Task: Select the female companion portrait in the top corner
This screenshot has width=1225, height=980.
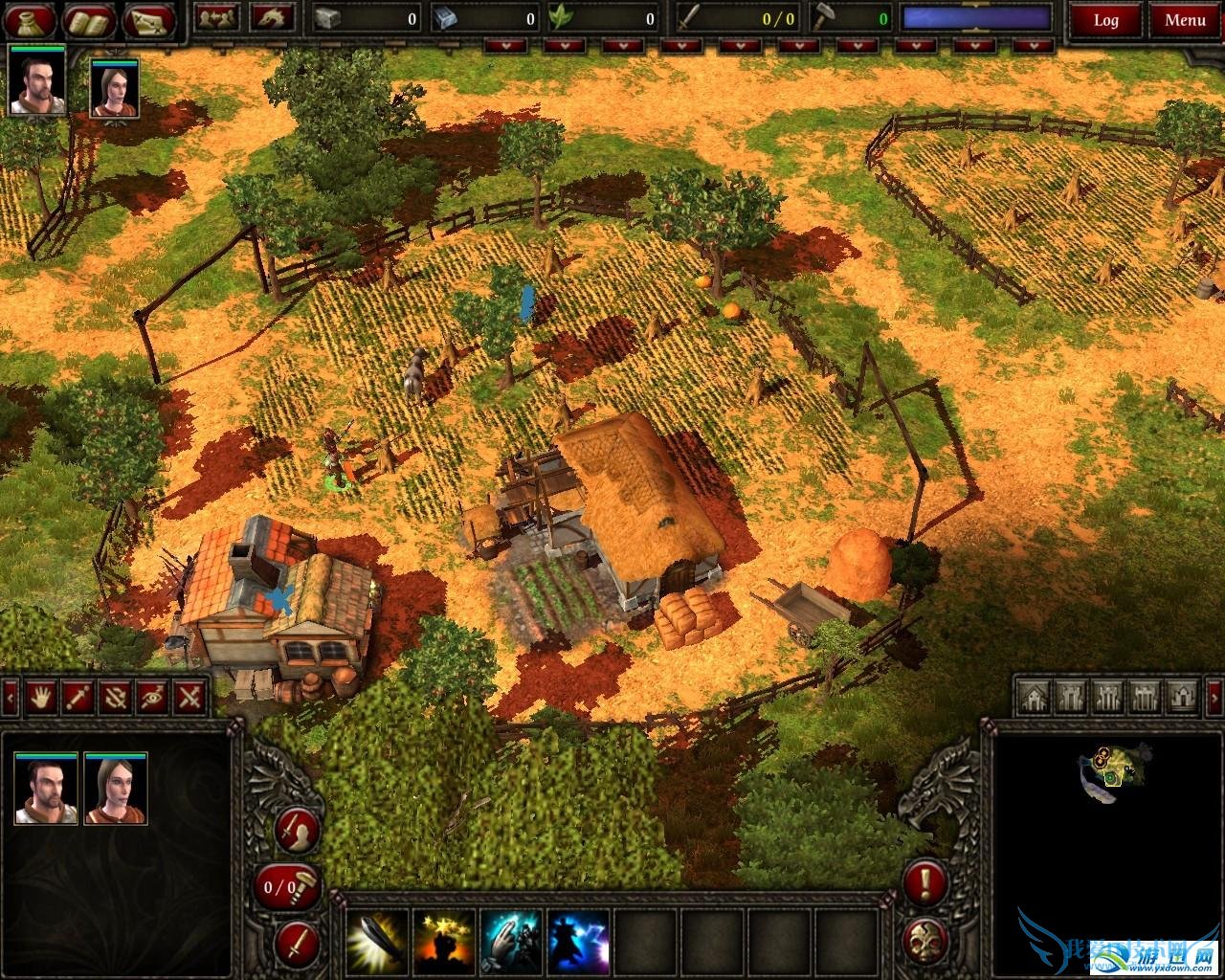Action: click(115, 88)
